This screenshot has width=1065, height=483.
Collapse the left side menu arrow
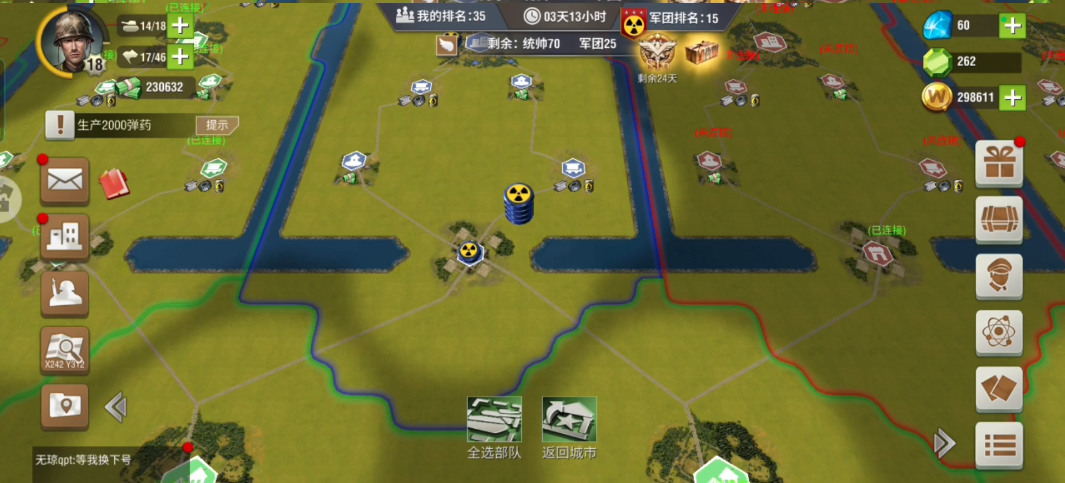click(x=116, y=406)
